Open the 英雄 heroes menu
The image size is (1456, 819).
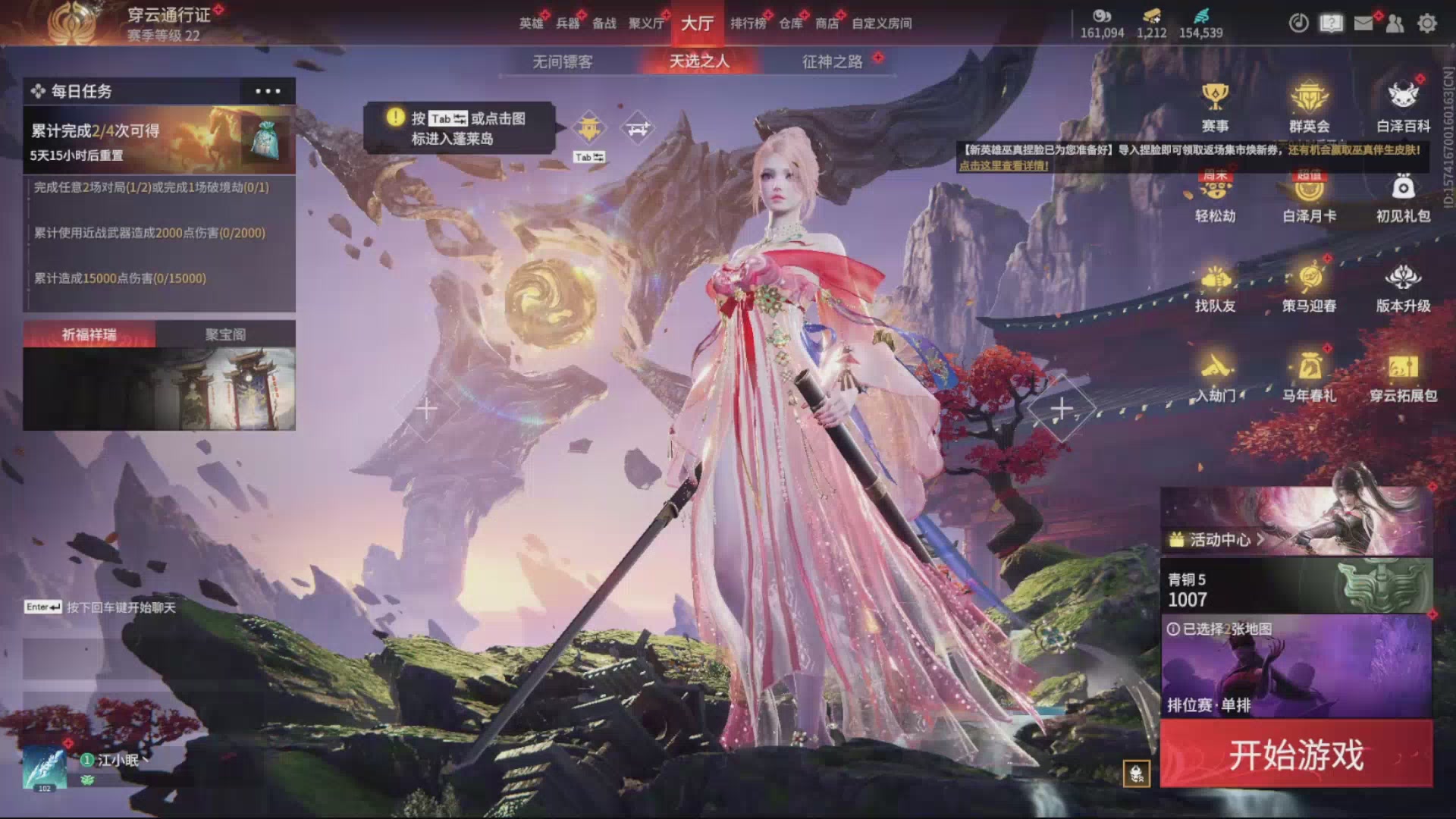[x=531, y=24]
